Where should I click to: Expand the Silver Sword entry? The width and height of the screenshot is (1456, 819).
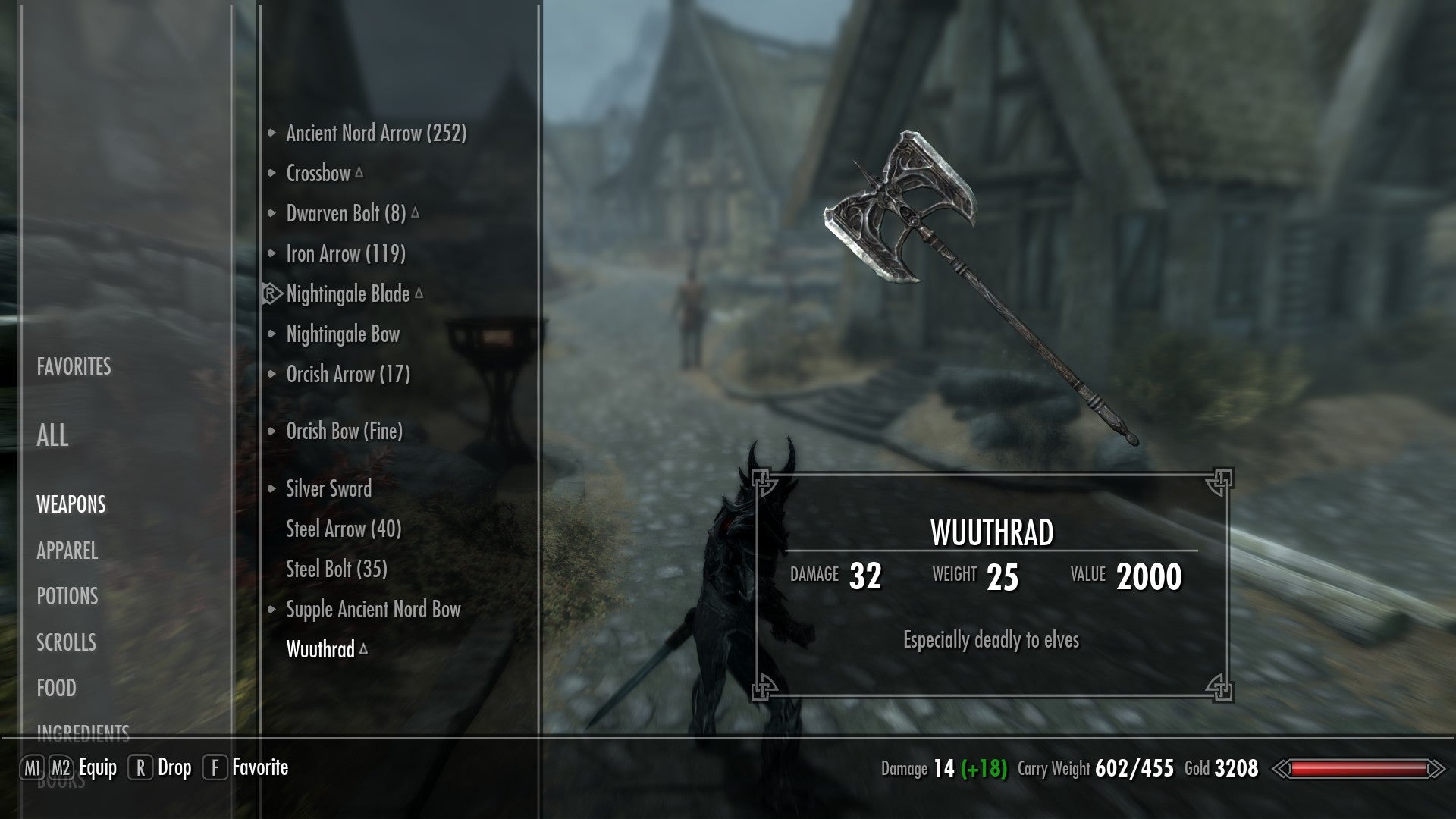tap(272, 489)
